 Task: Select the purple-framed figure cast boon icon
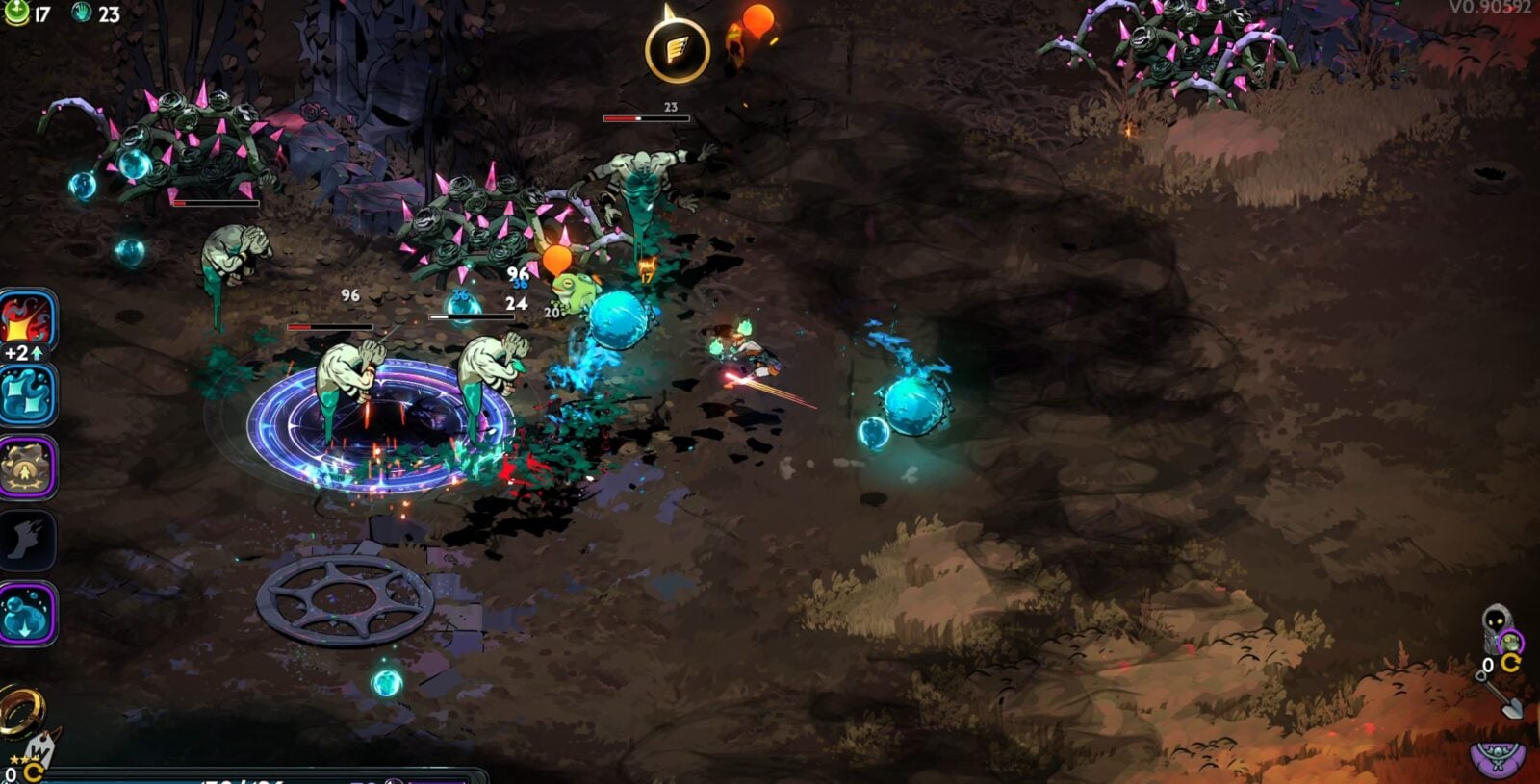(x=27, y=468)
